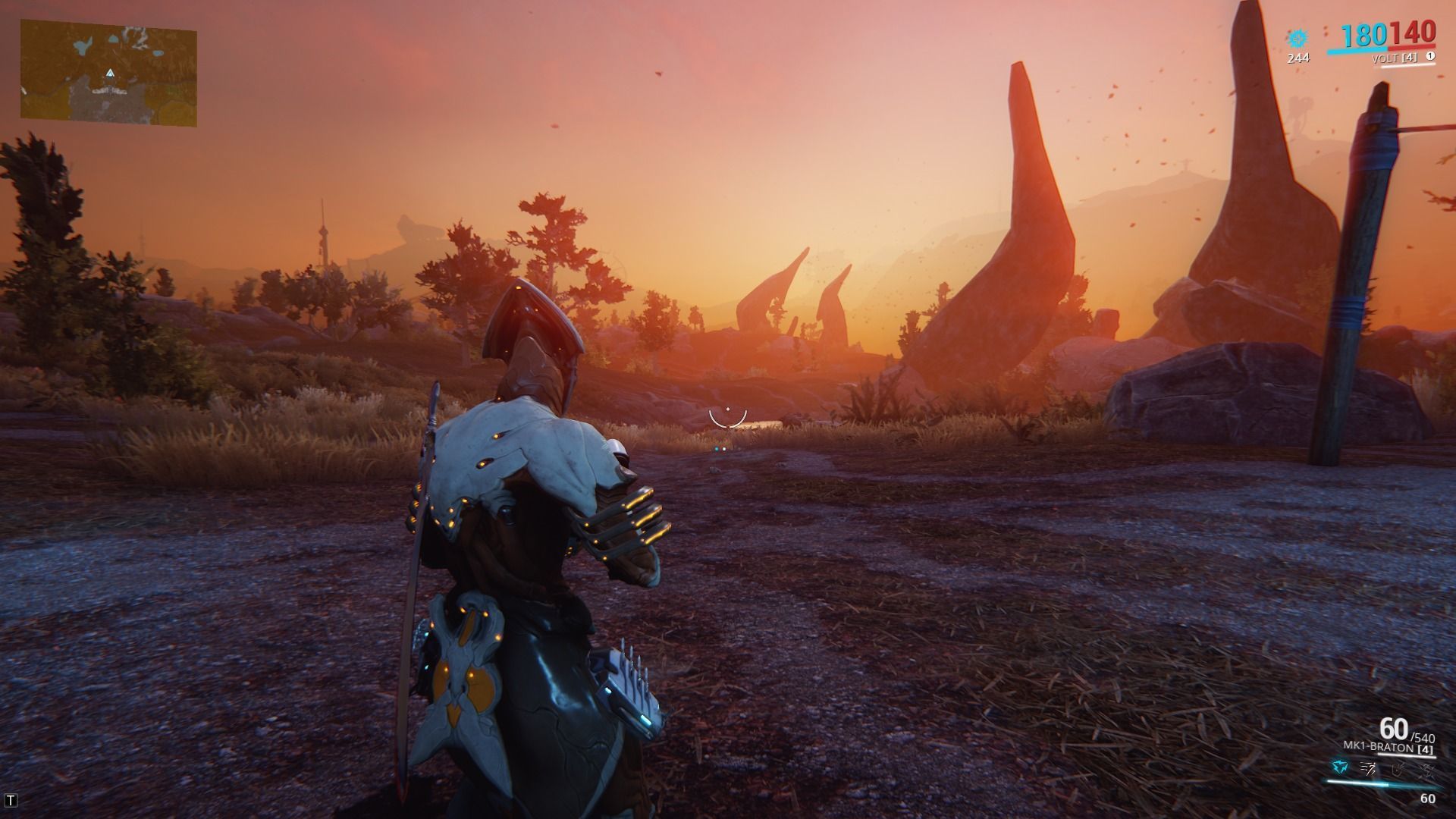Viewport: 1456px width, 819px height.
Task: Select the Electric Shield ability icon
Action: click(1398, 770)
